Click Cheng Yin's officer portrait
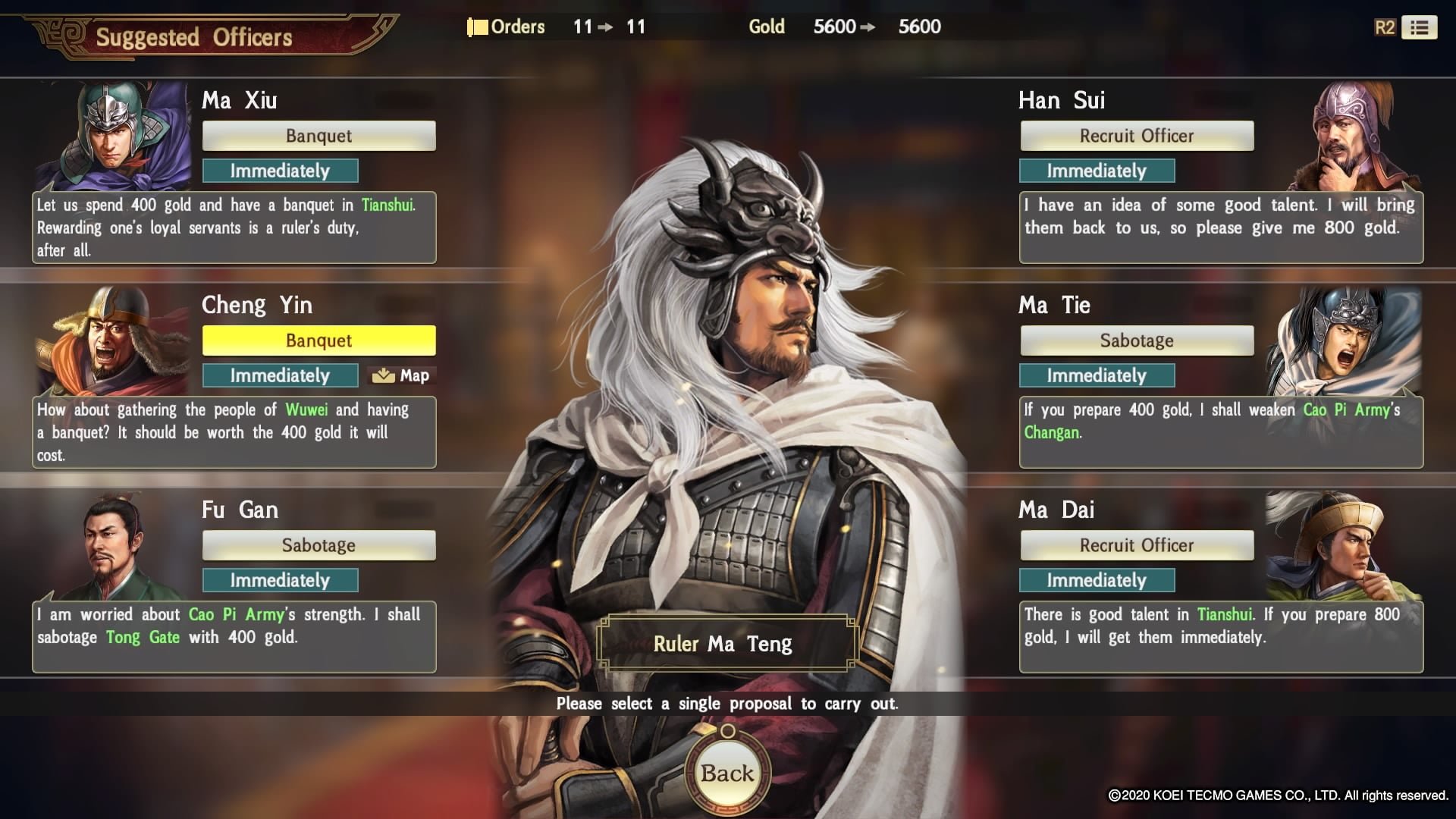The width and height of the screenshot is (1456, 819). (x=114, y=340)
